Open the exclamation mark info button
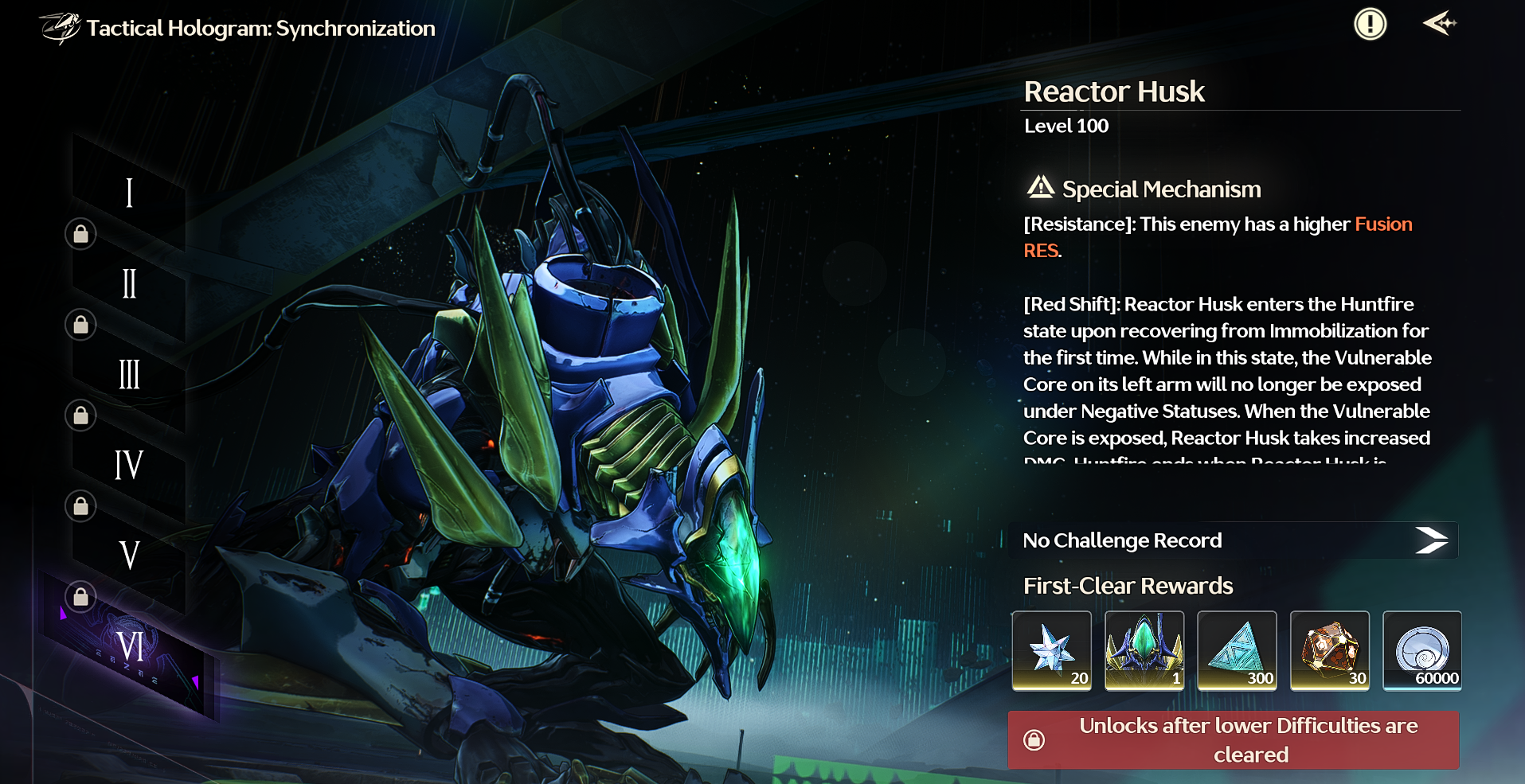 coord(1370,24)
